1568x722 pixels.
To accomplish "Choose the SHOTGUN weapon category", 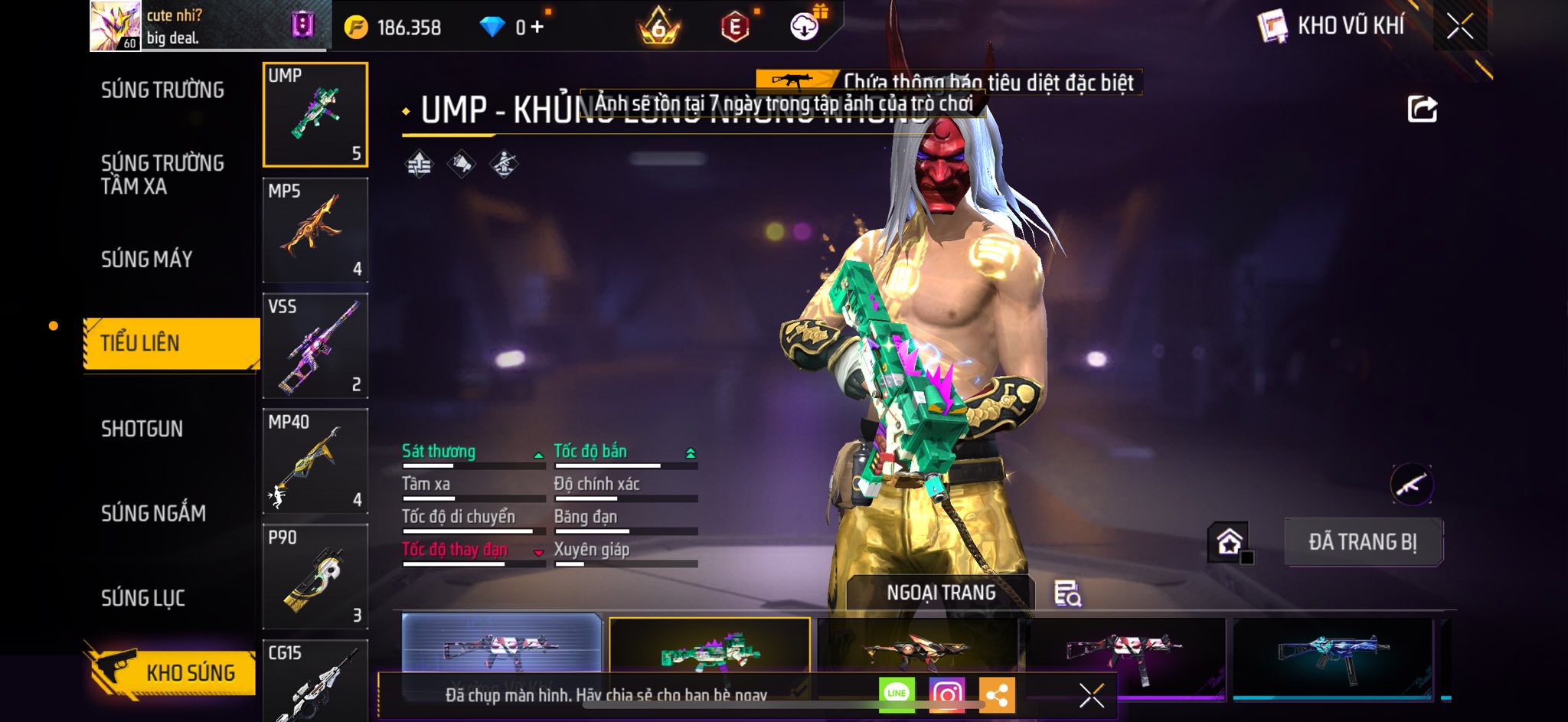I will coord(142,429).
